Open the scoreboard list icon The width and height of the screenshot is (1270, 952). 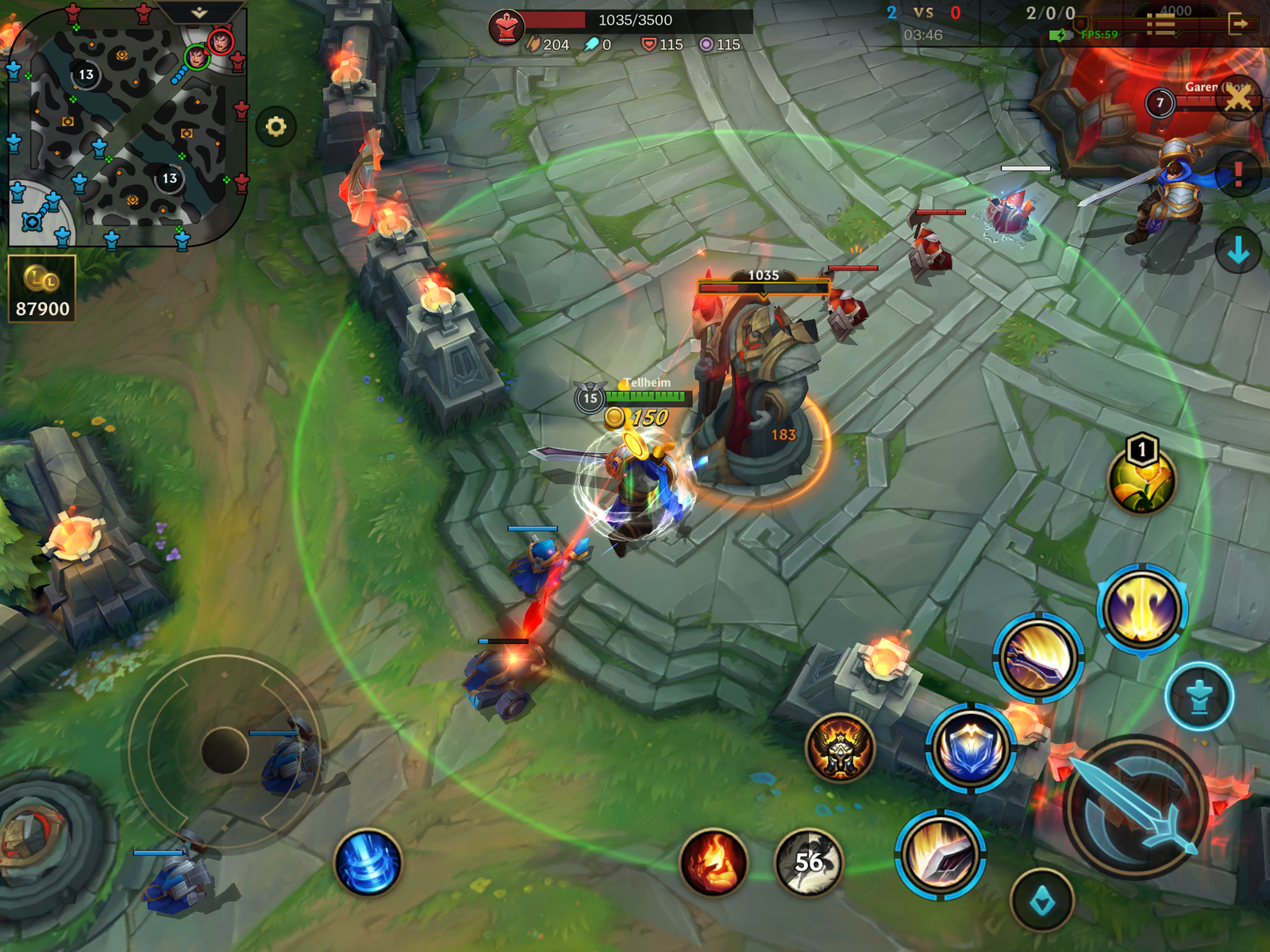click(1161, 25)
